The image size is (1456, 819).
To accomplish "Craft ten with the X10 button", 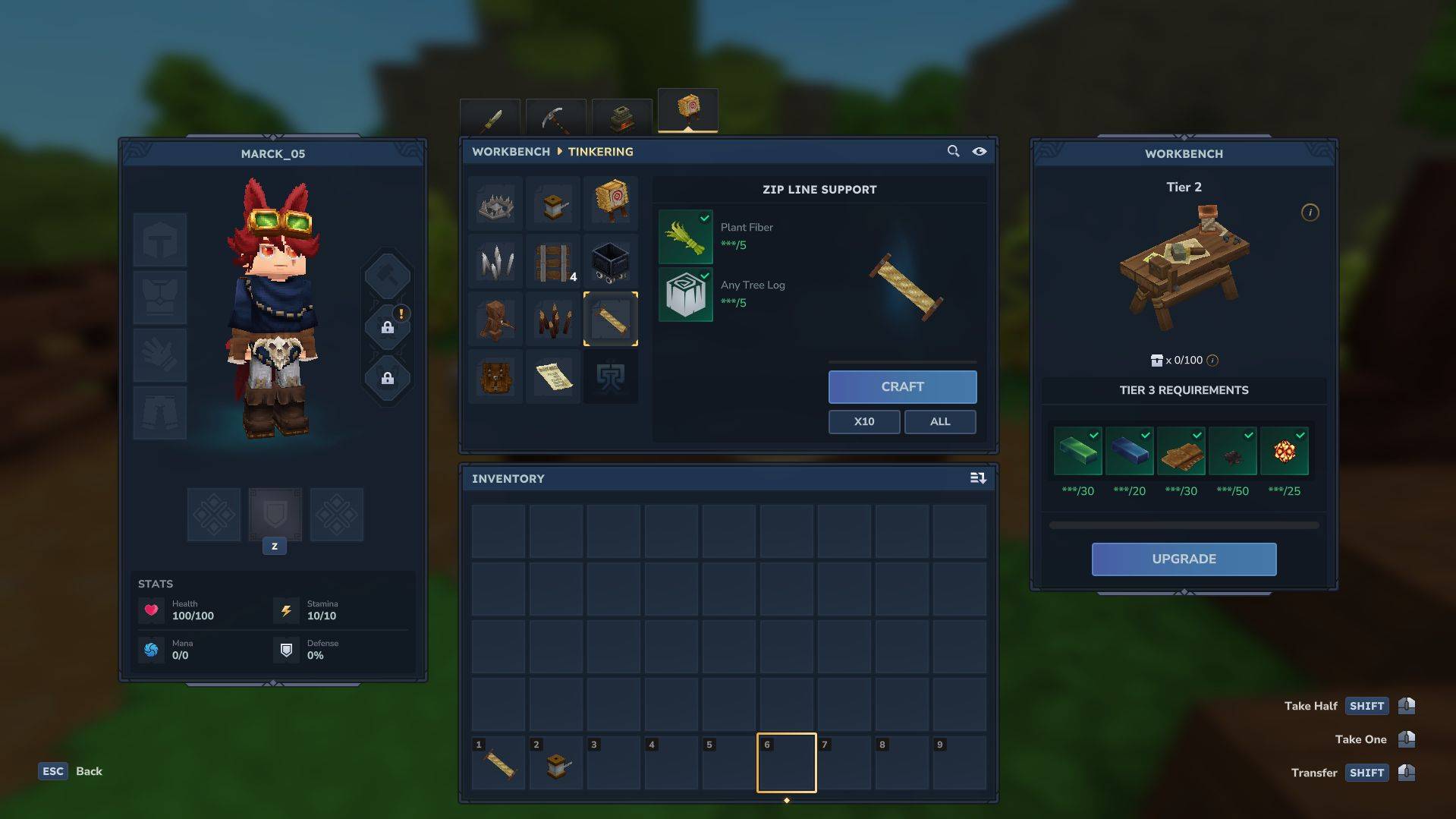I will 863,421.
